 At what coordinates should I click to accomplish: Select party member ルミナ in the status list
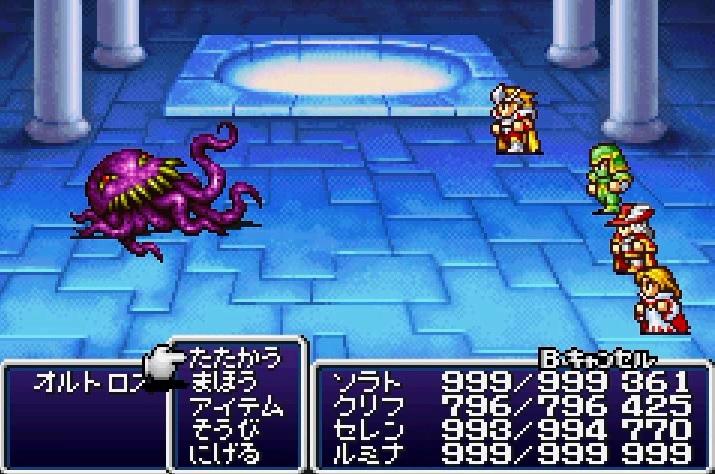364,455
